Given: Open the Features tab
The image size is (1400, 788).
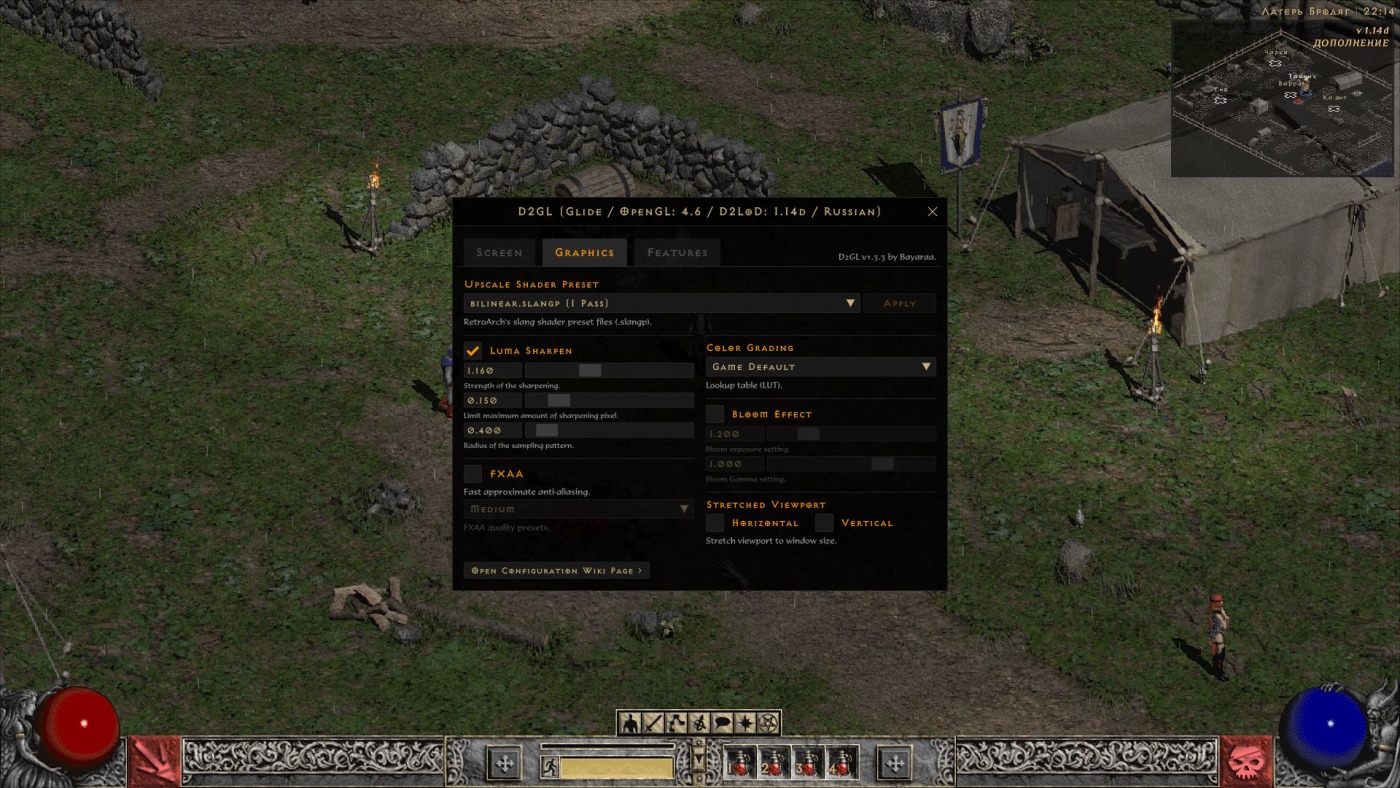Looking at the screenshot, I should (x=677, y=253).
